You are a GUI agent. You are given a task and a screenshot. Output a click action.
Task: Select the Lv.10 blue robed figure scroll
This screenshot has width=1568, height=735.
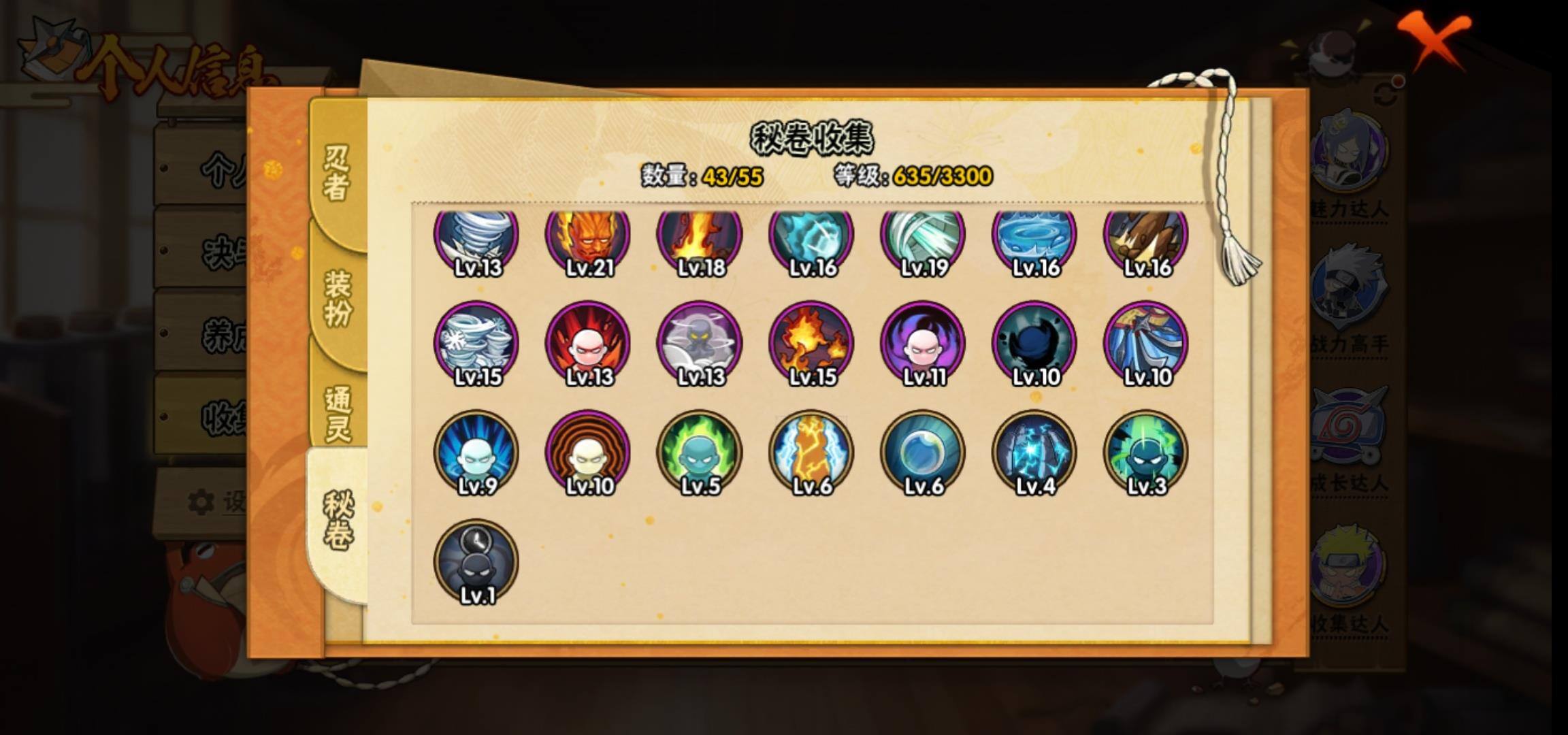click(1146, 344)
